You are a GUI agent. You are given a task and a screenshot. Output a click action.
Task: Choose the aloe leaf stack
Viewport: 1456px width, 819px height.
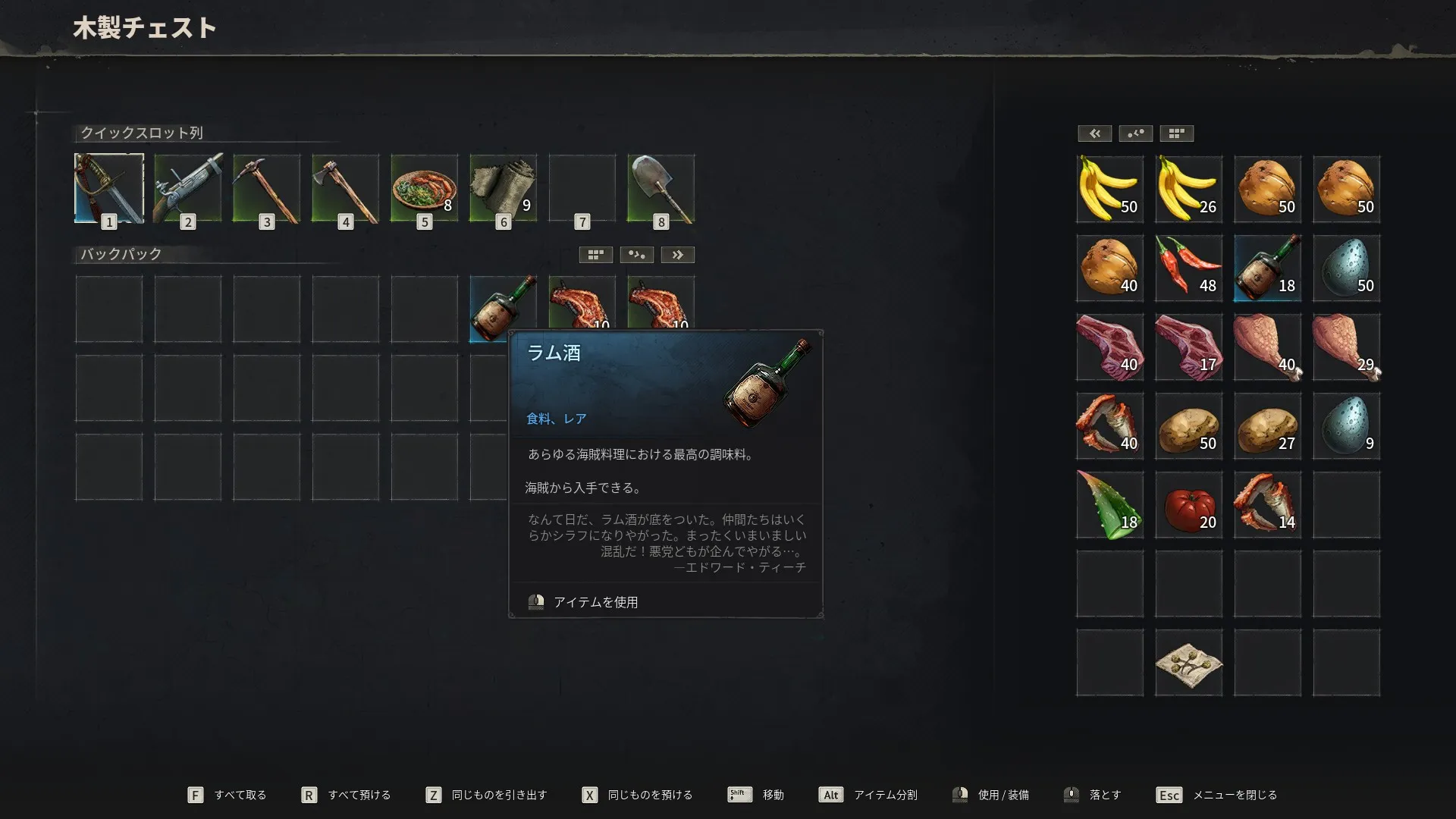[x=1109, y=504]
